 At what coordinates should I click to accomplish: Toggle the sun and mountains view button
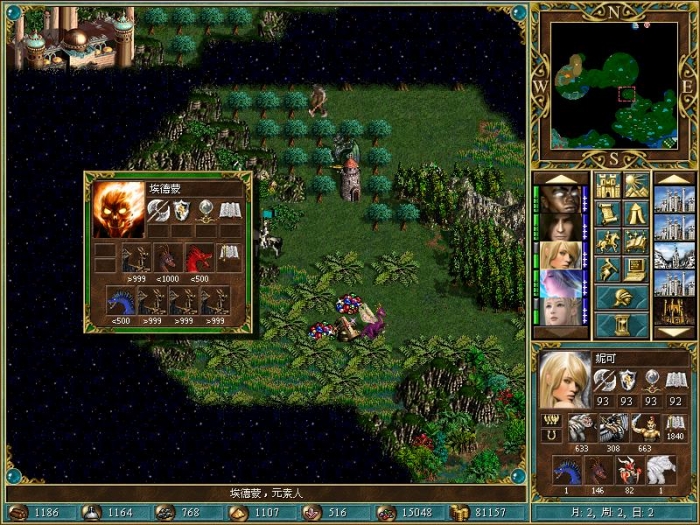(634, 186)
